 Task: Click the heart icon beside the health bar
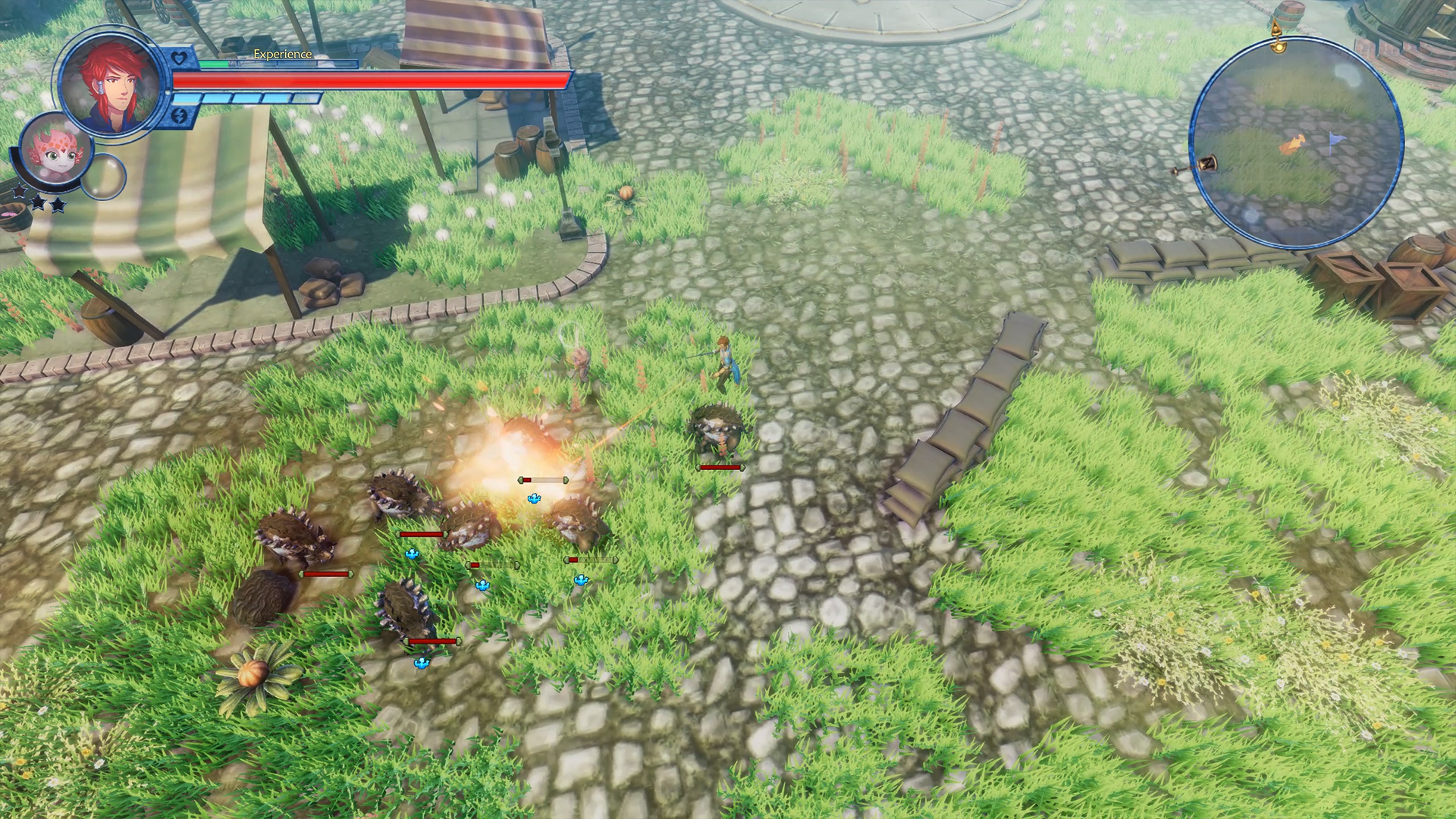(x=179, y=57)
